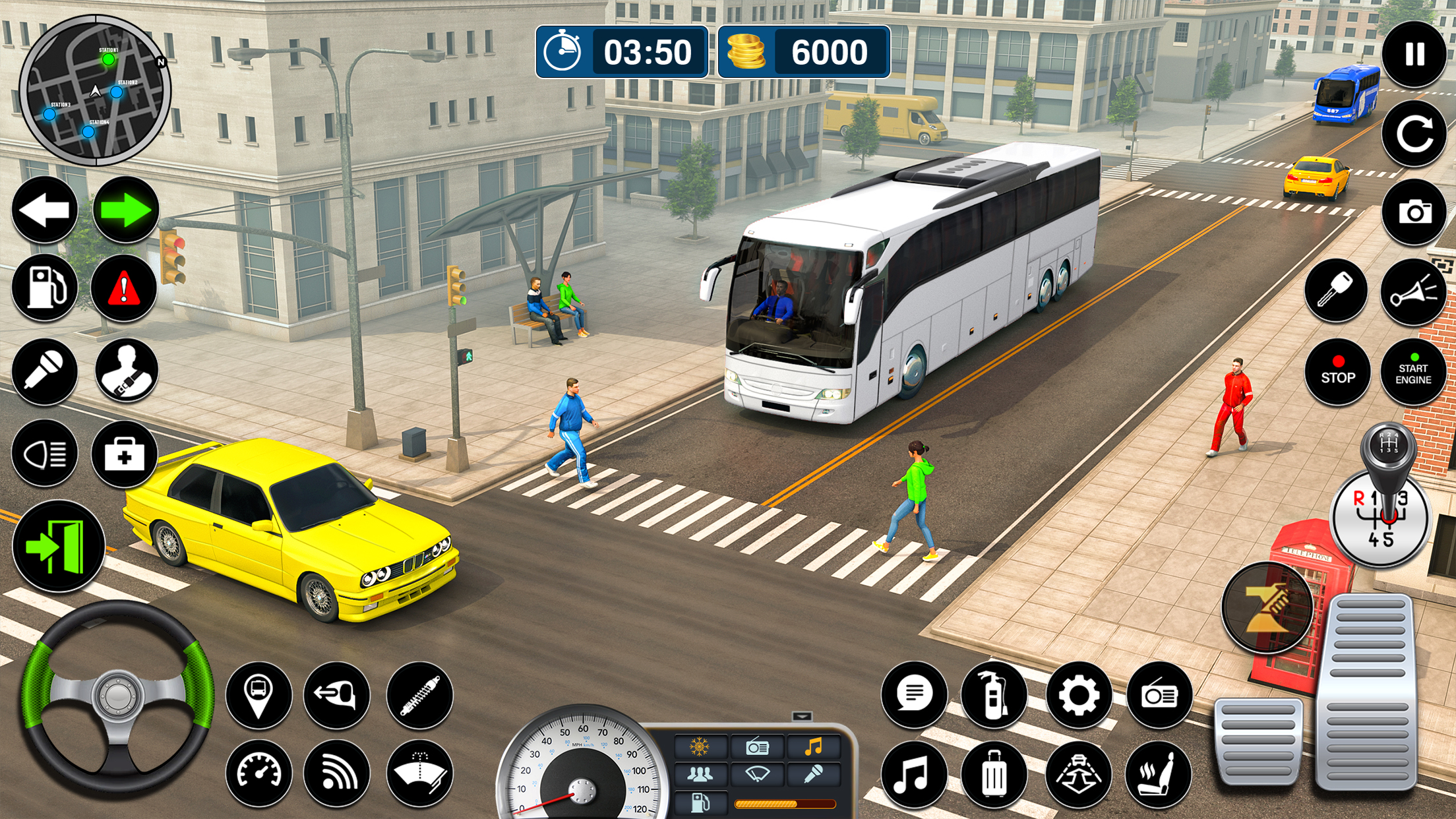1456x819 pixels.
Task: Open the luggage suitcase button
Action: (x=994, y=774)
